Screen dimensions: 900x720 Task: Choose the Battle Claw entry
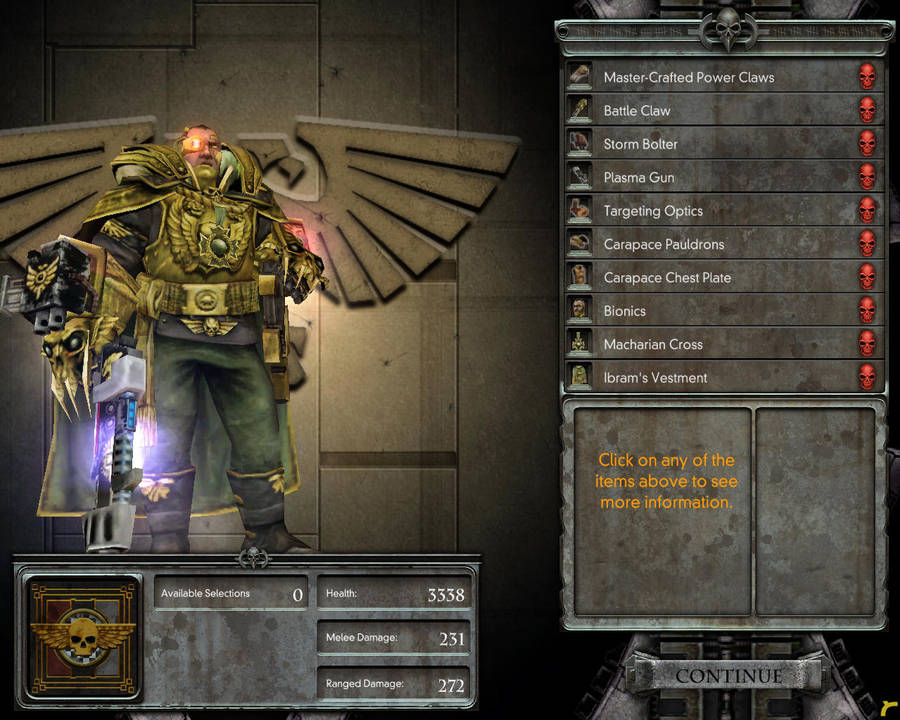pos(637,111)
